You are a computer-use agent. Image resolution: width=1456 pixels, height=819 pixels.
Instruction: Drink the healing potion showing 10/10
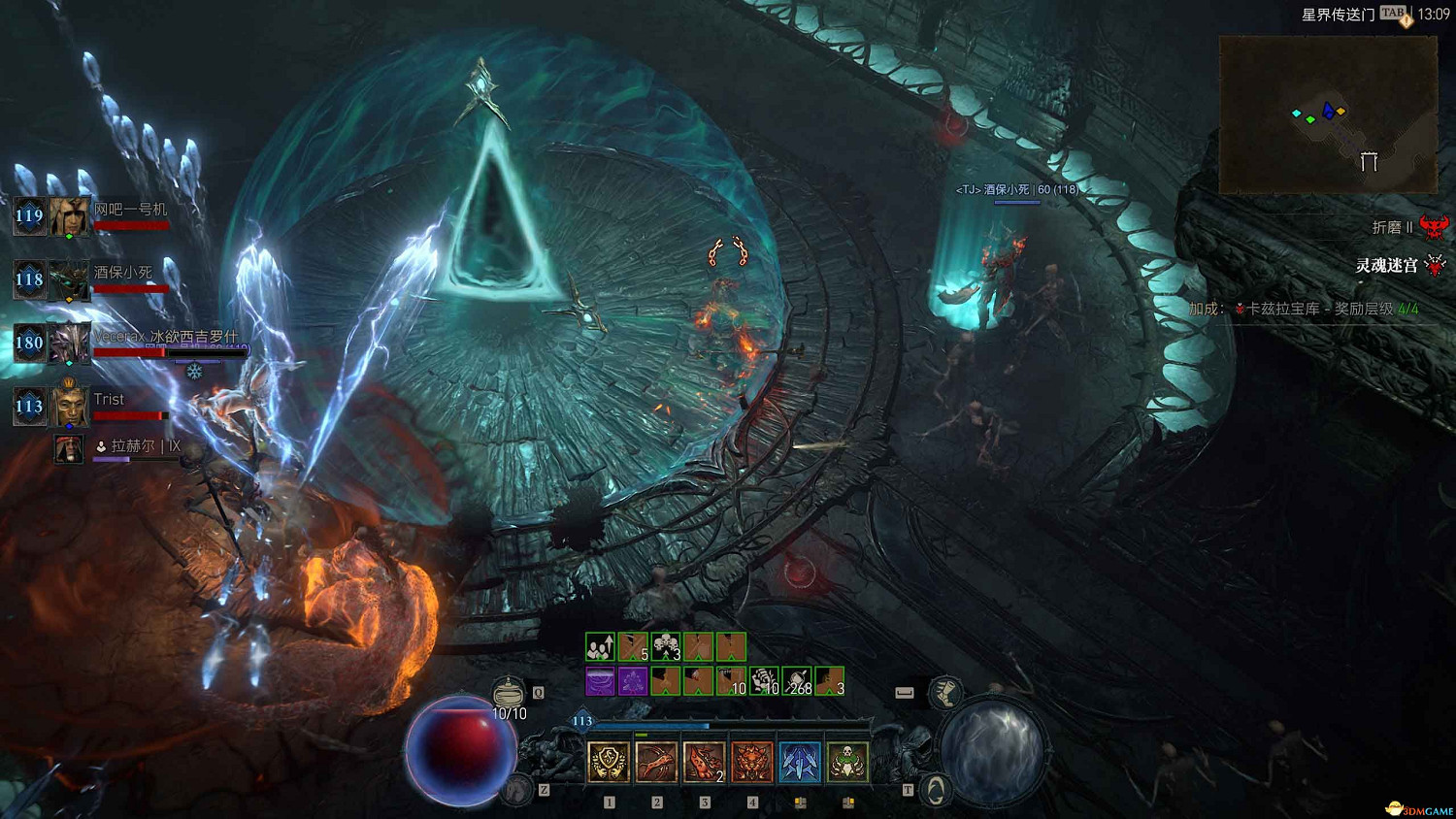[509, 694]
